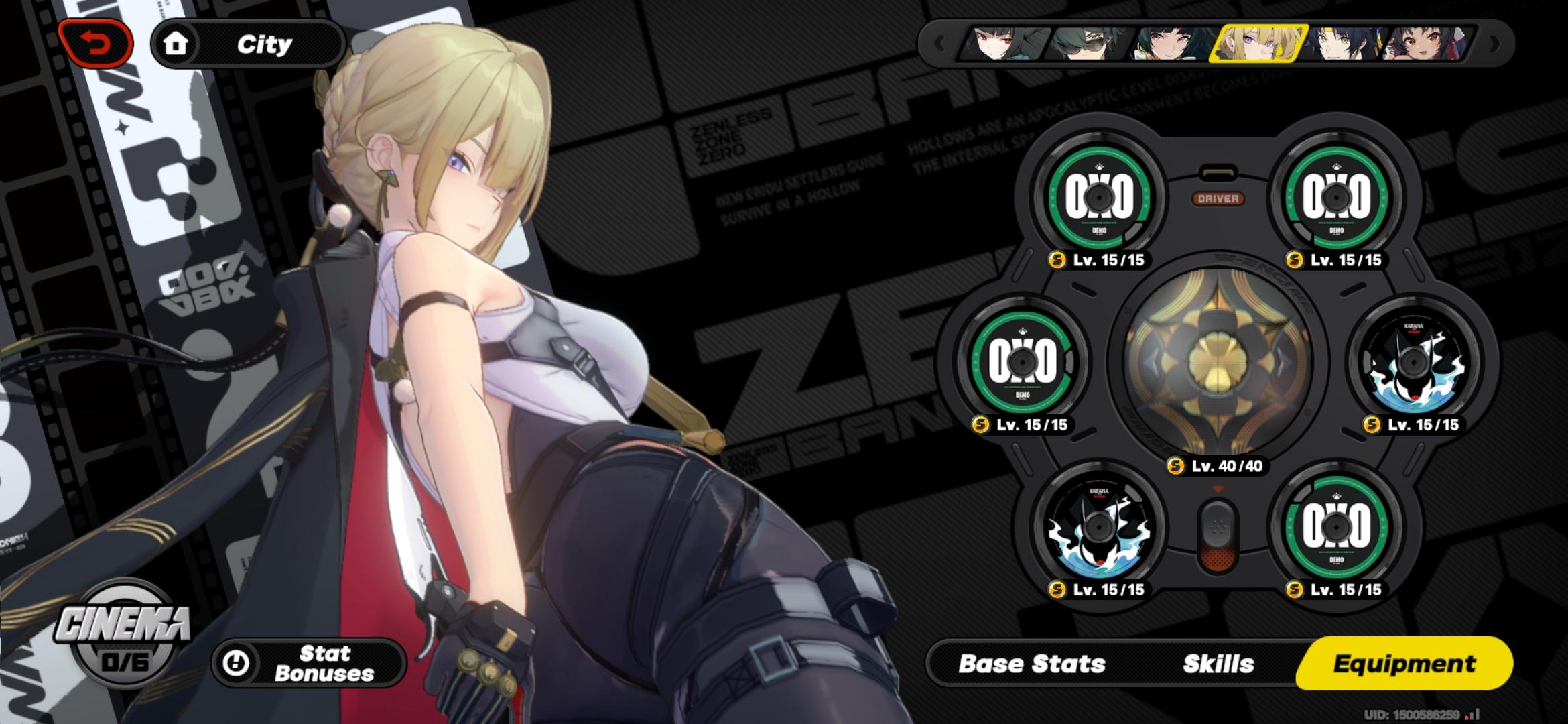Click the right arrow of the agent roster
The width and height of the screenshot is (1568, 724).
(x=1494, y=44)
